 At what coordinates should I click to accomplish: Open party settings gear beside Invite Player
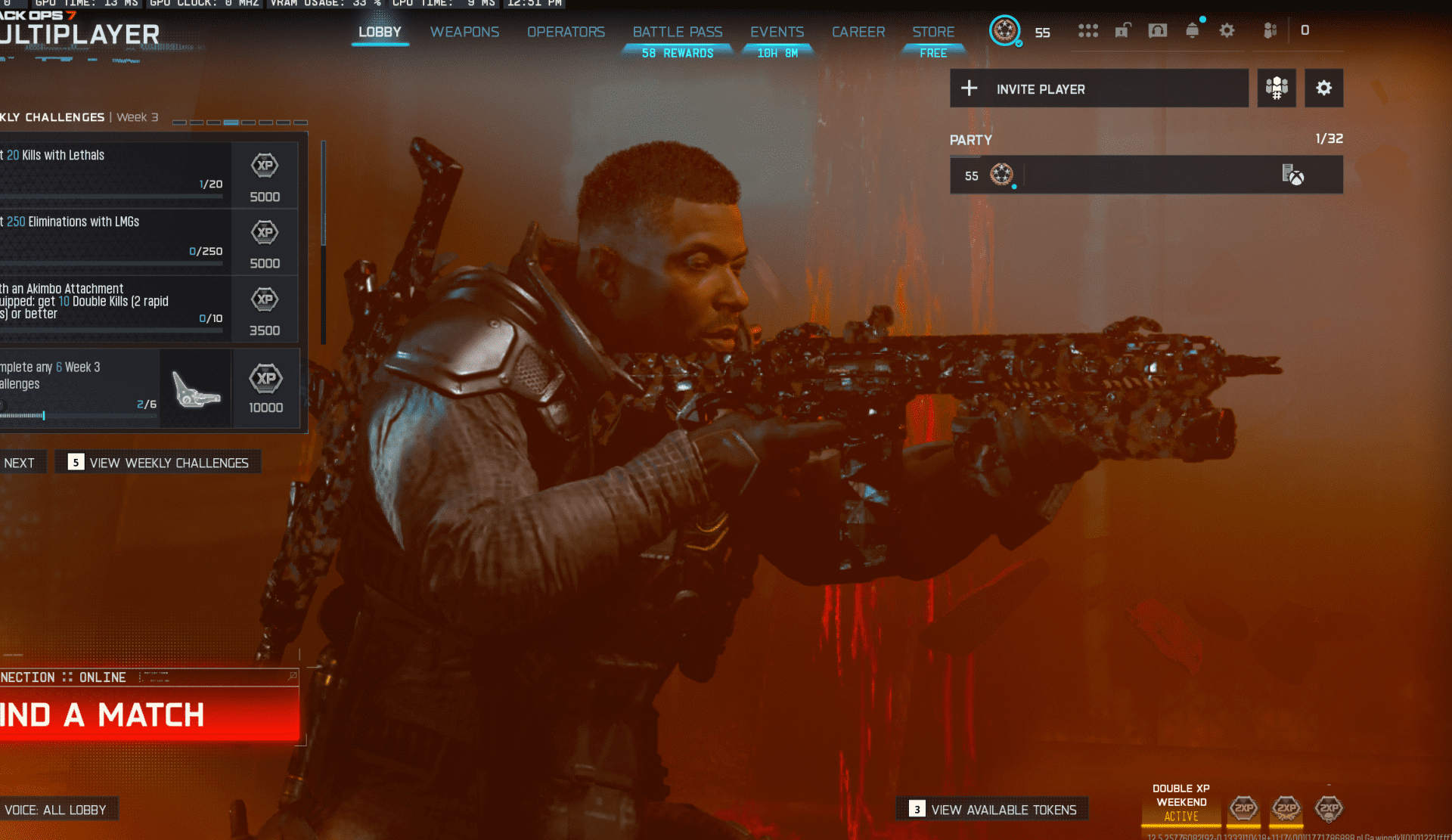click(x=1323, y=88)
